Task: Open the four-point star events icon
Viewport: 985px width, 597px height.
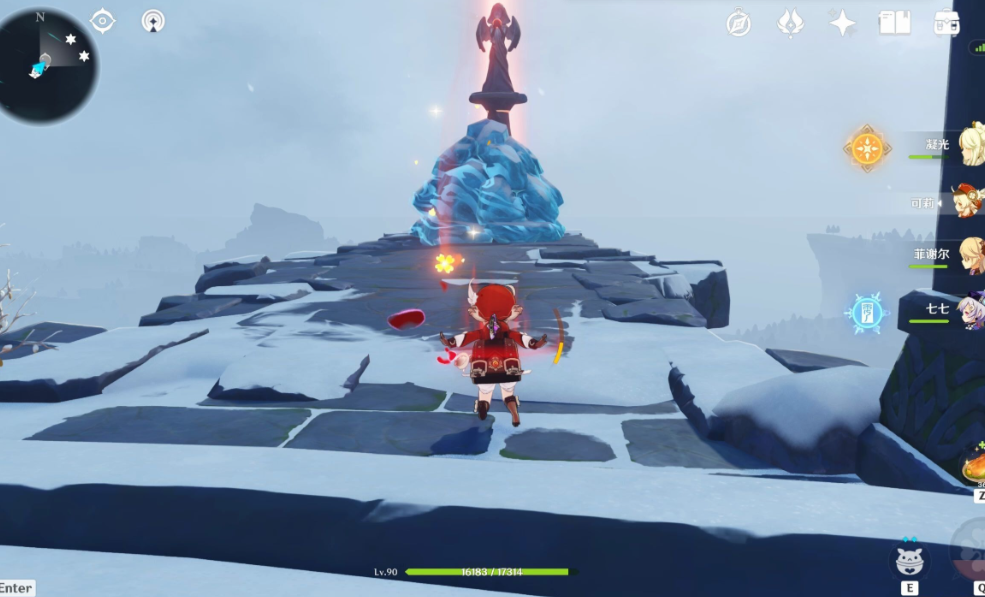Action: (842, 24)
